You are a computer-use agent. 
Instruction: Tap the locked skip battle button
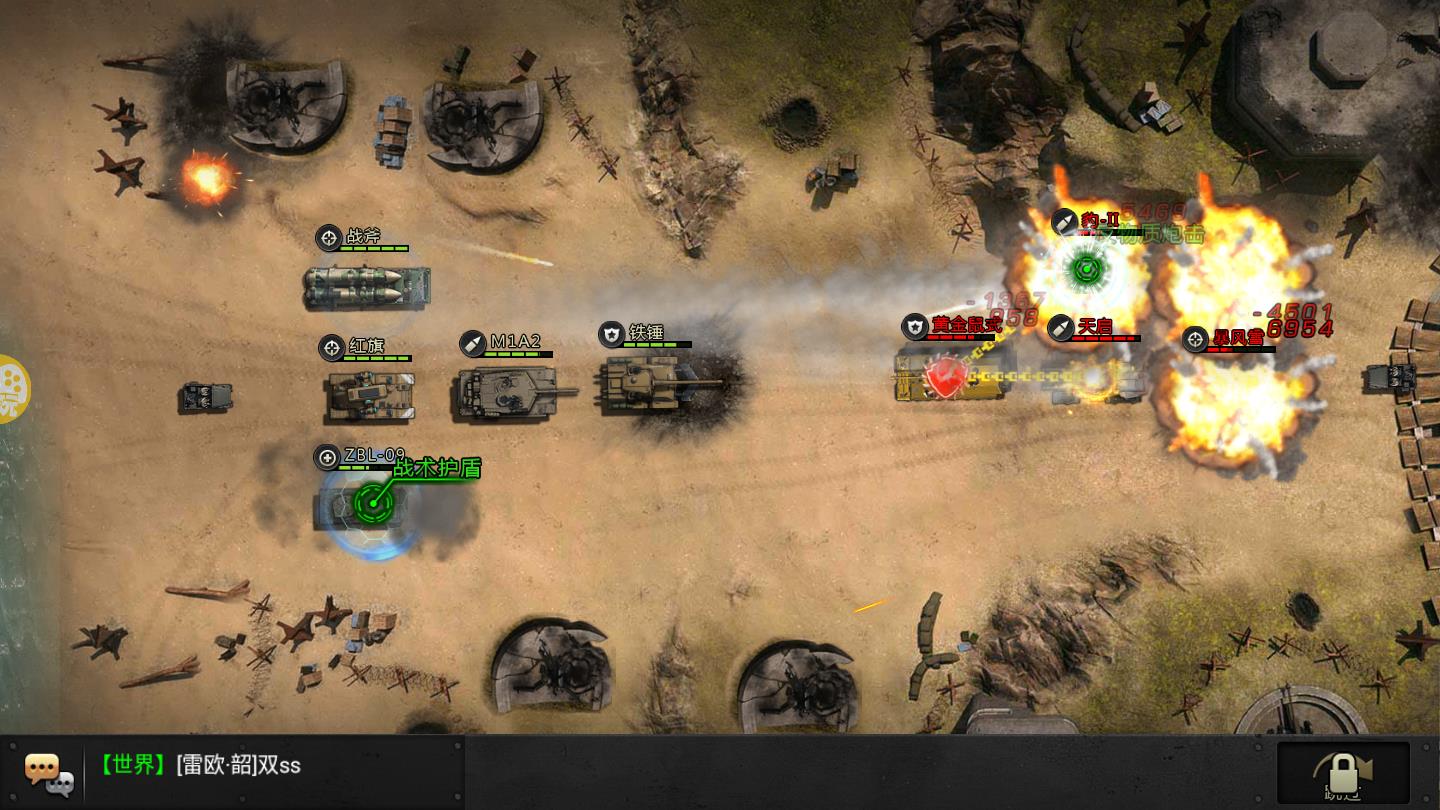point(1343,773)
